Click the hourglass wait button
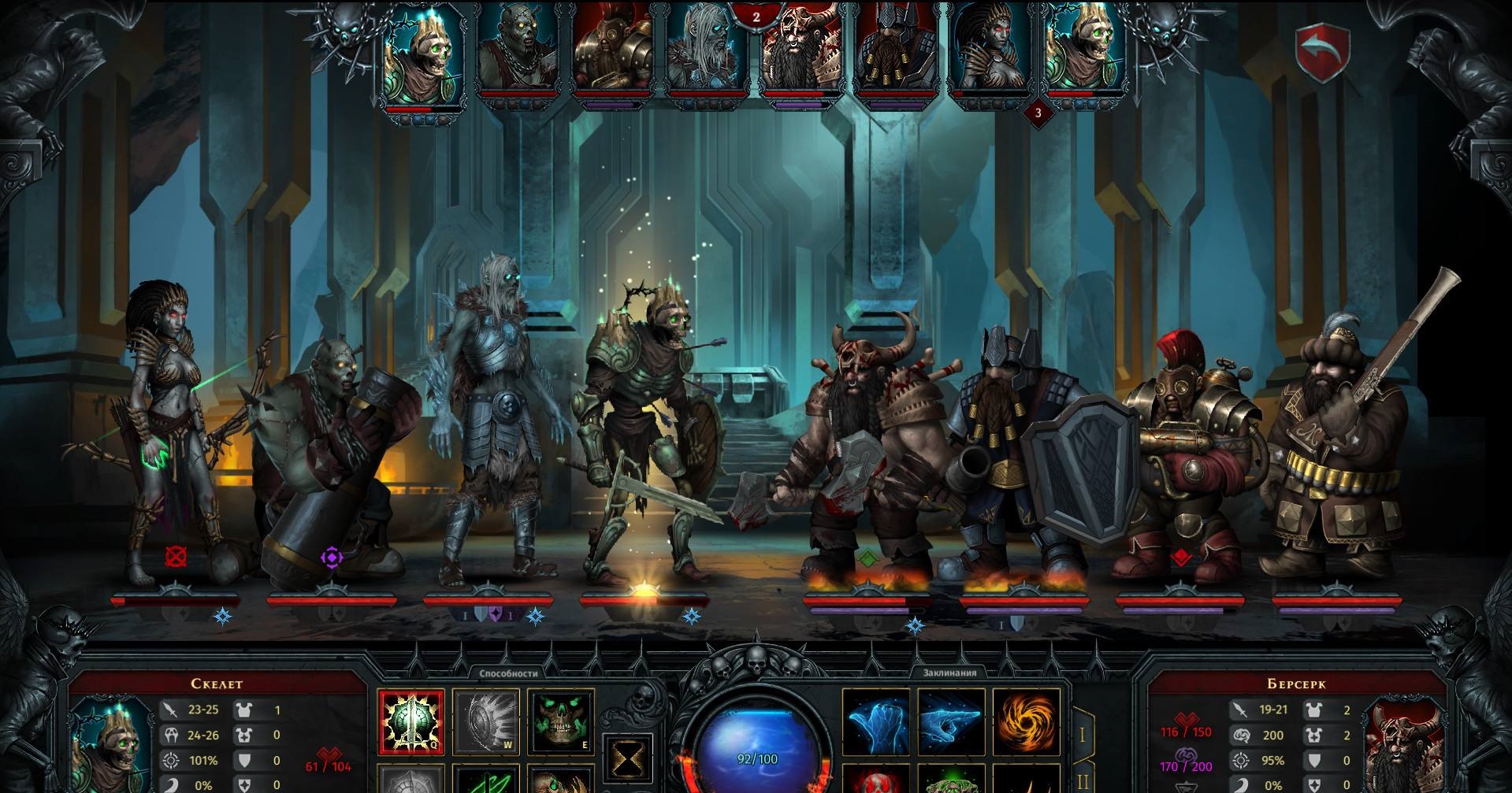The height and width of the screenshot is (793, 1512). tap(627, 760)
